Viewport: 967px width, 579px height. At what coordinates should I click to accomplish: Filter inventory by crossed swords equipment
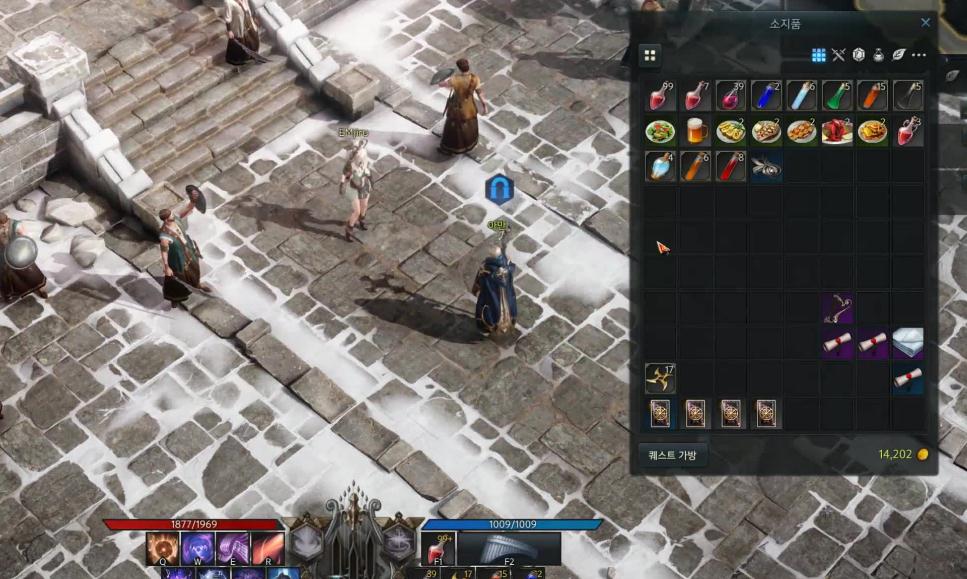click(838, 55)
